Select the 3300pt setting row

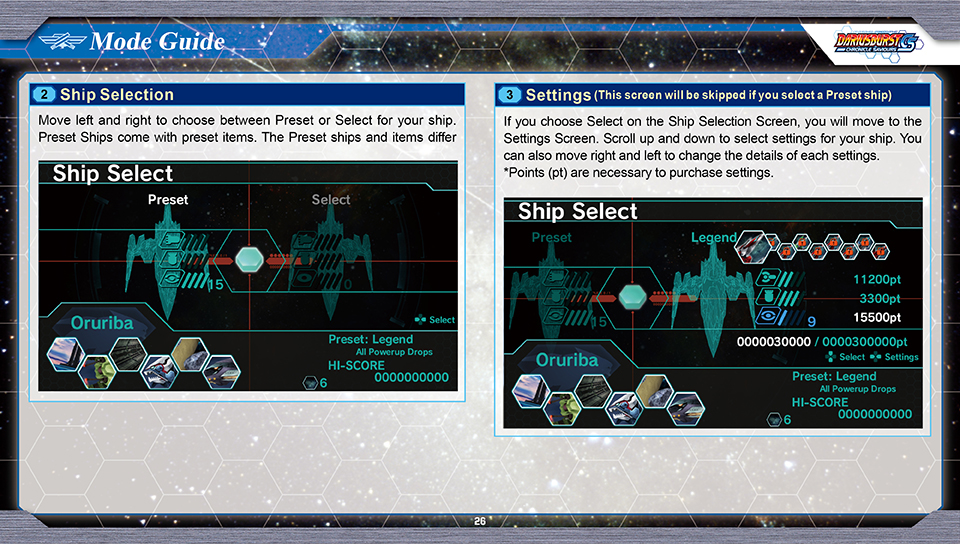(880, 298)
